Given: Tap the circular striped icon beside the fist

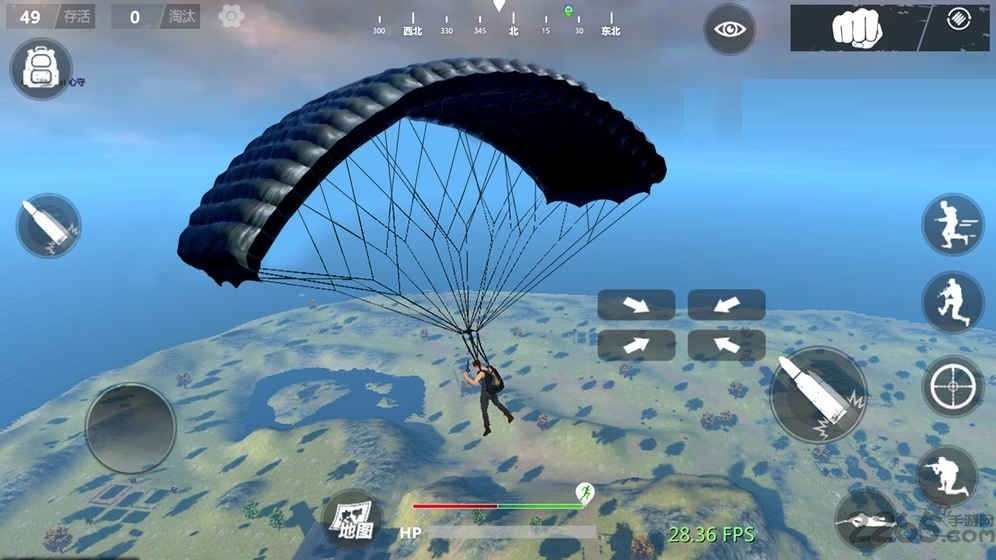Looking at the screenshot, I should (x=958, y=19).
